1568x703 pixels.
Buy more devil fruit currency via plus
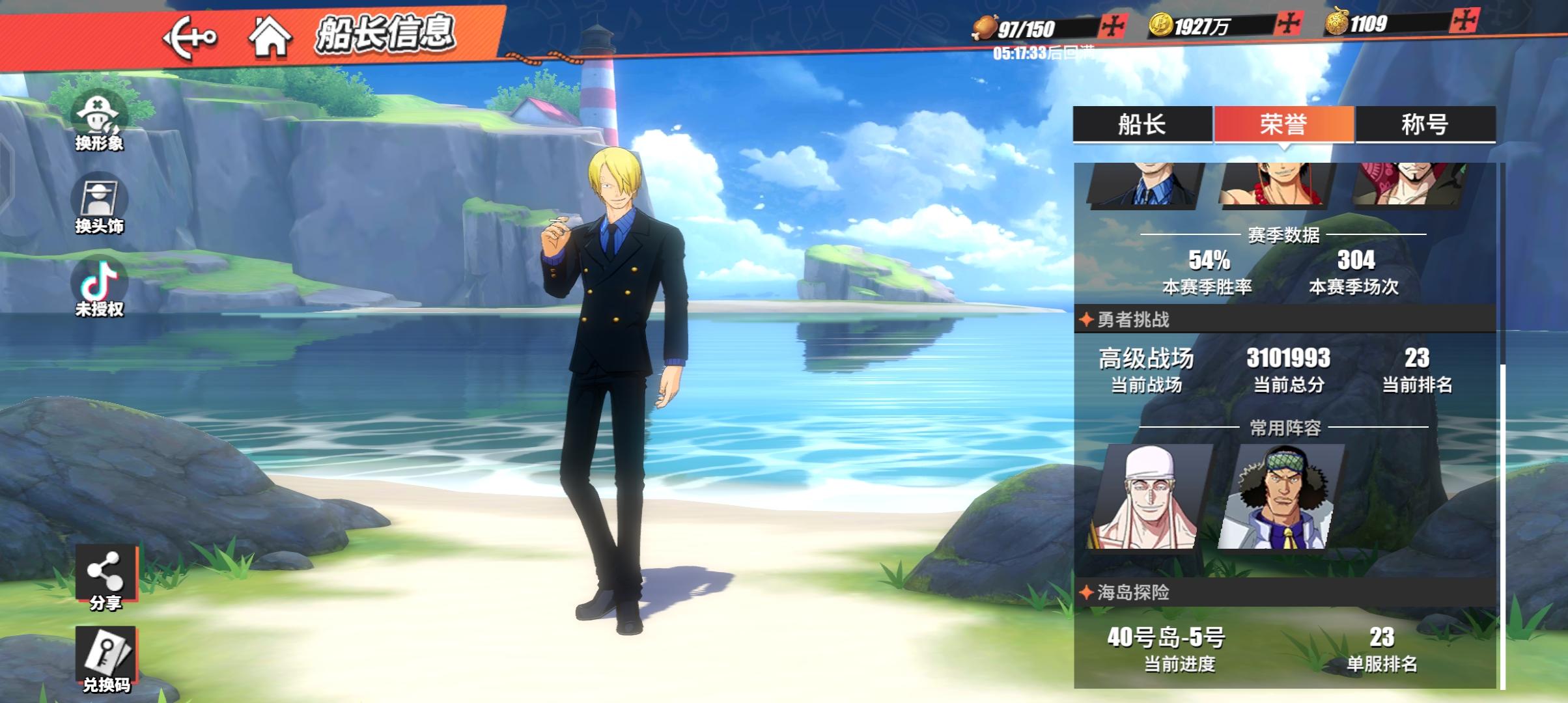[1464, 21]
